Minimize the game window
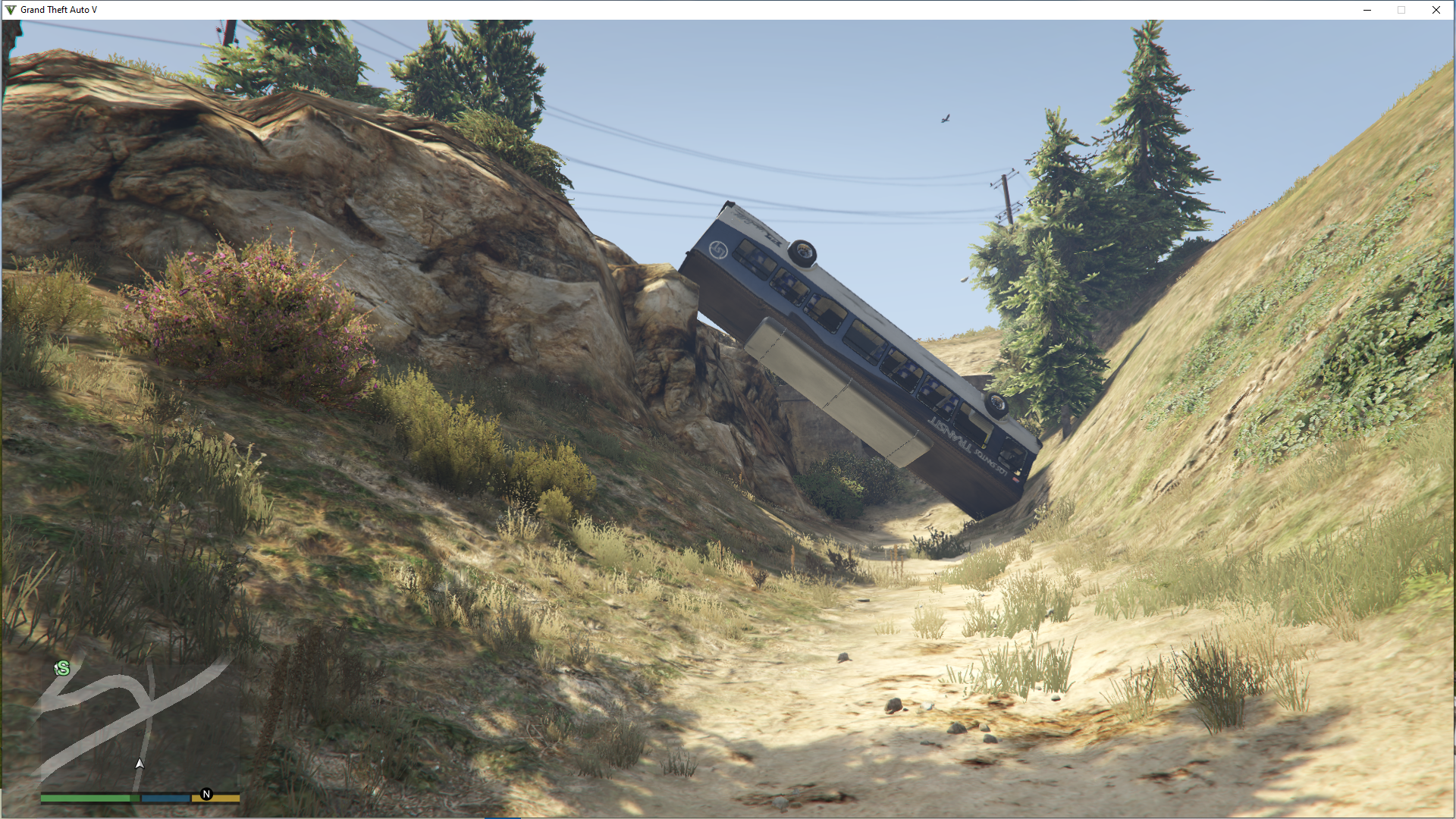The image size is (1456, 819). (1367, 10)
